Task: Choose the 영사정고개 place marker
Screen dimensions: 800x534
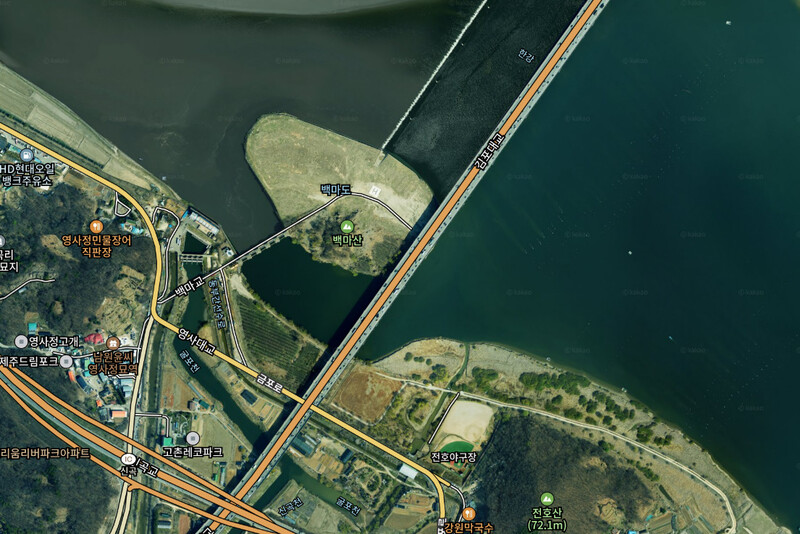Action: click(21, 342)
